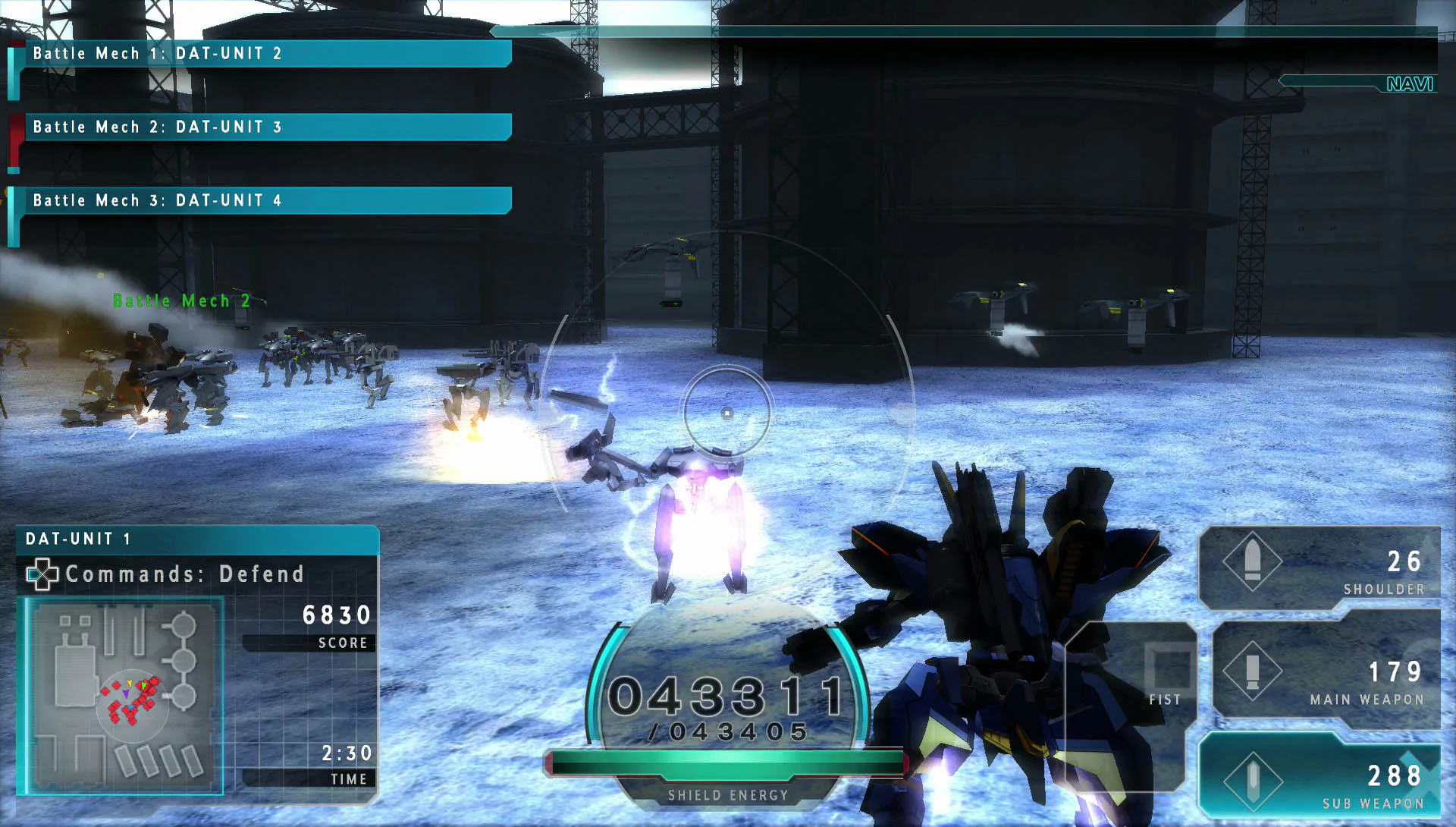Click the D-pad Commands icon
1456x827 pixels.
pyautogui.click(x=43, y=574)
